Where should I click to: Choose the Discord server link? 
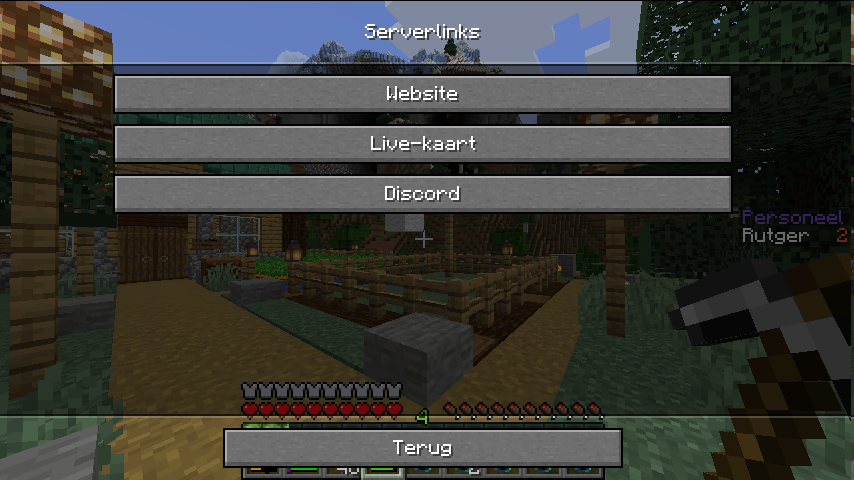coord(422,194)
